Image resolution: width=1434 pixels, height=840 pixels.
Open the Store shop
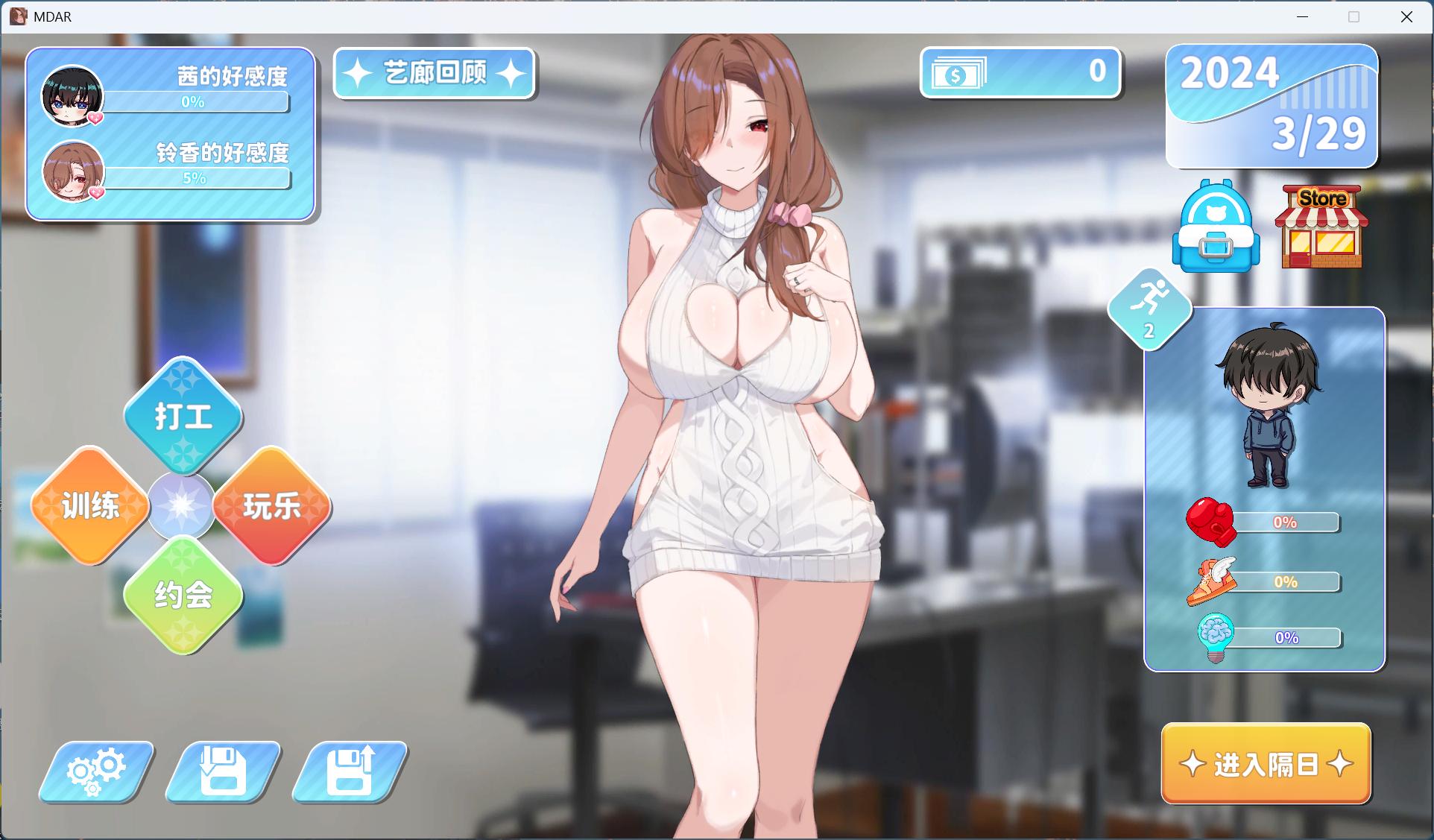coord(1321,227)
